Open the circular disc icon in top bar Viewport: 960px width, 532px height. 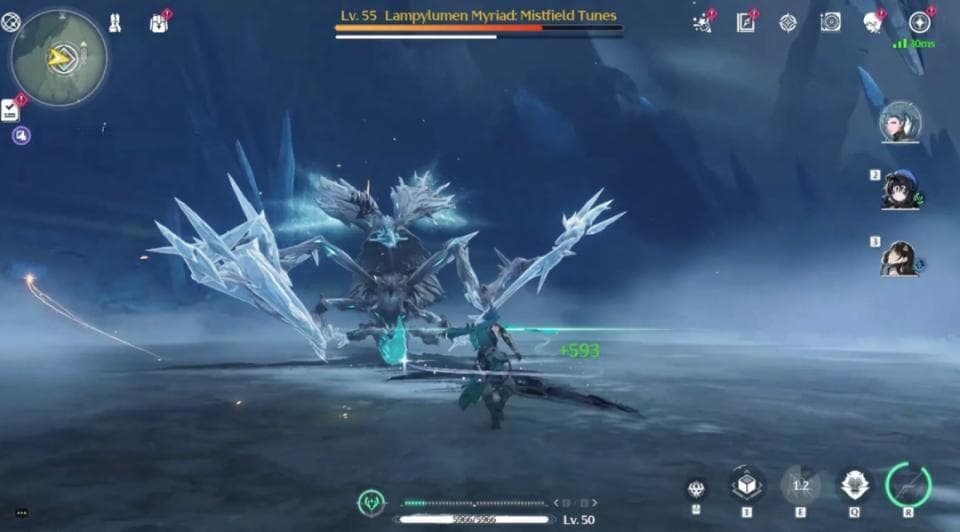click(x=830, y=22)
